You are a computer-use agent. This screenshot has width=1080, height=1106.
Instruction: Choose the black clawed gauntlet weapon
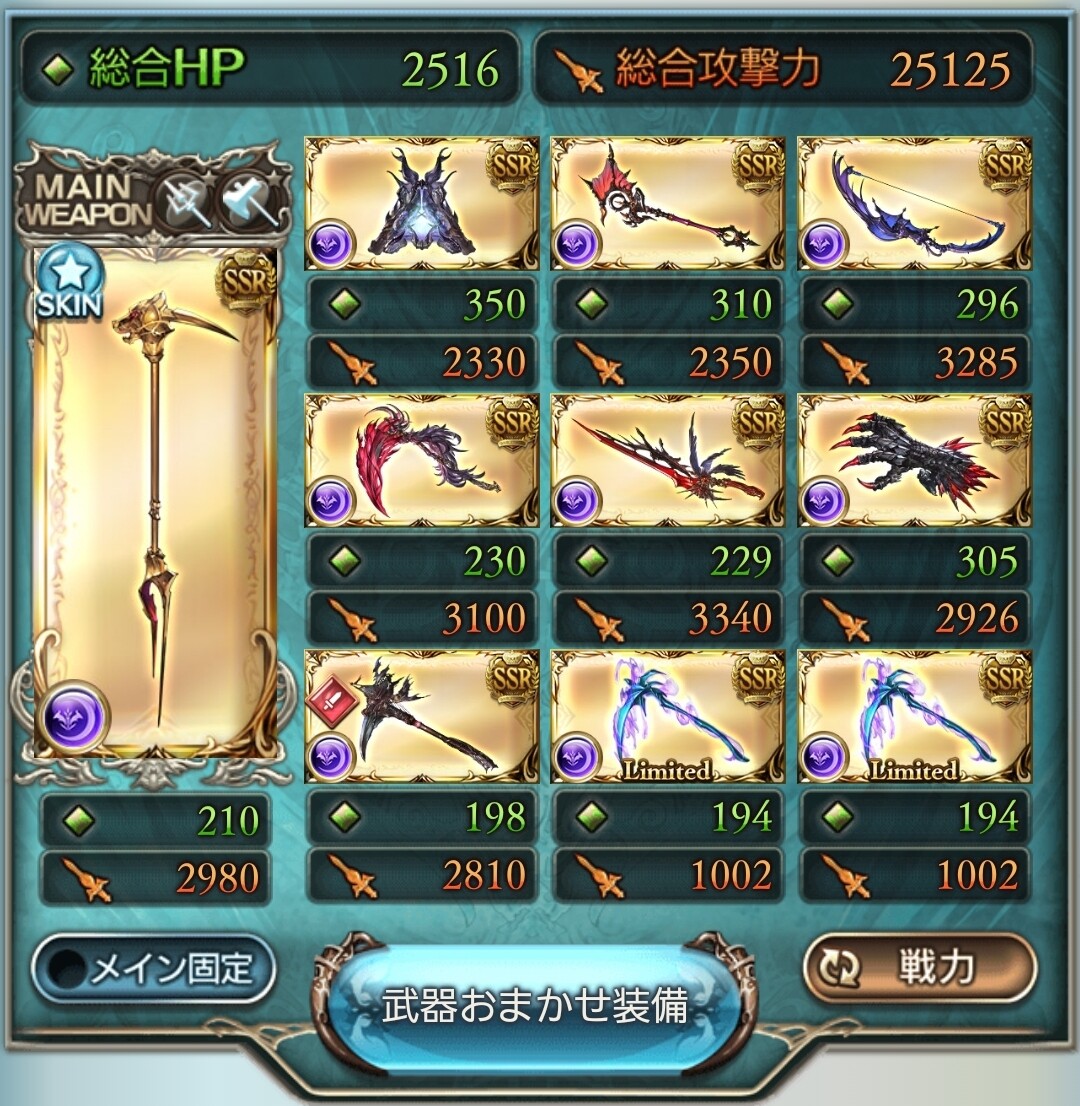[x=914, y=460]
